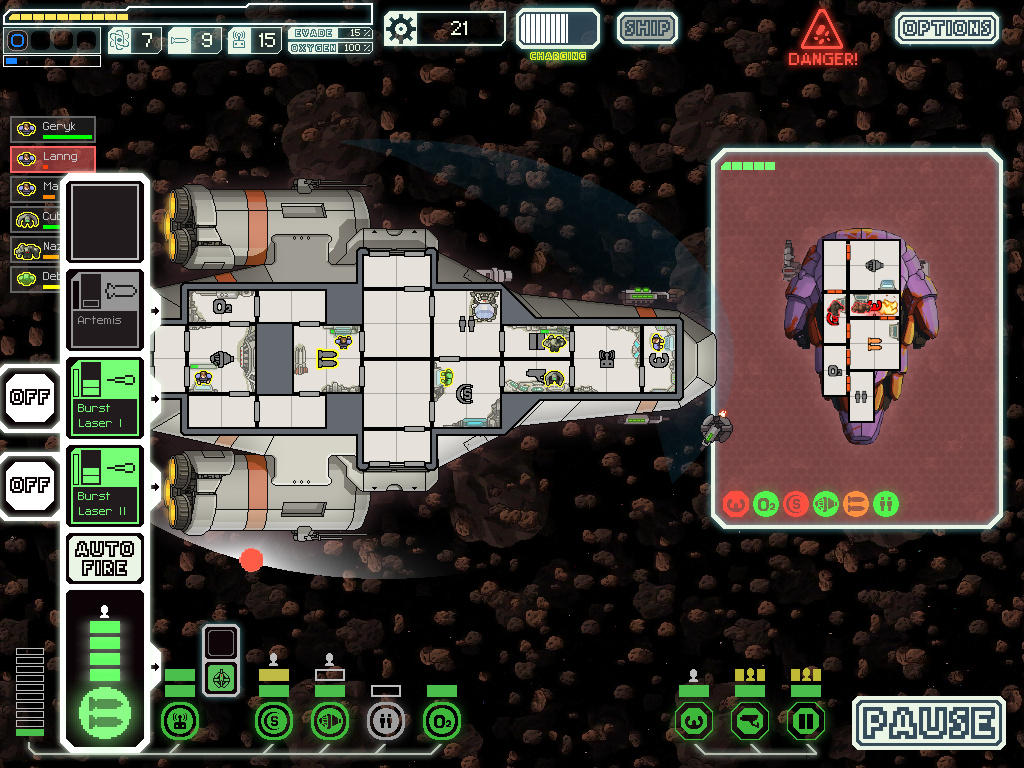The width and height of the screenshot is (1024, 768).
Task: Toggle the AUTO FIRE button
Action: pos(105,558)
